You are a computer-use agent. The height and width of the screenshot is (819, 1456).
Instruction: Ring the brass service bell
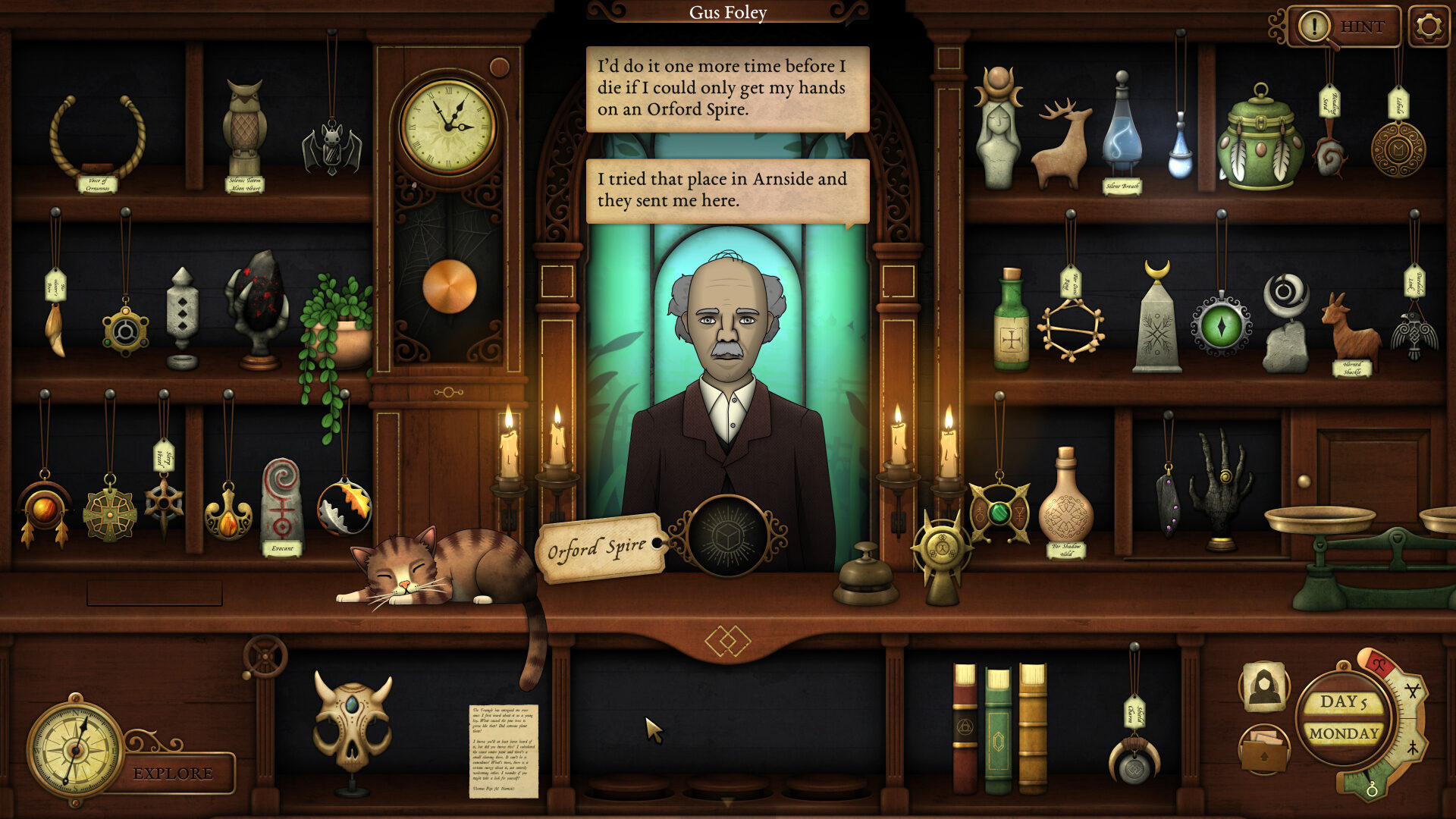(865, 575)
